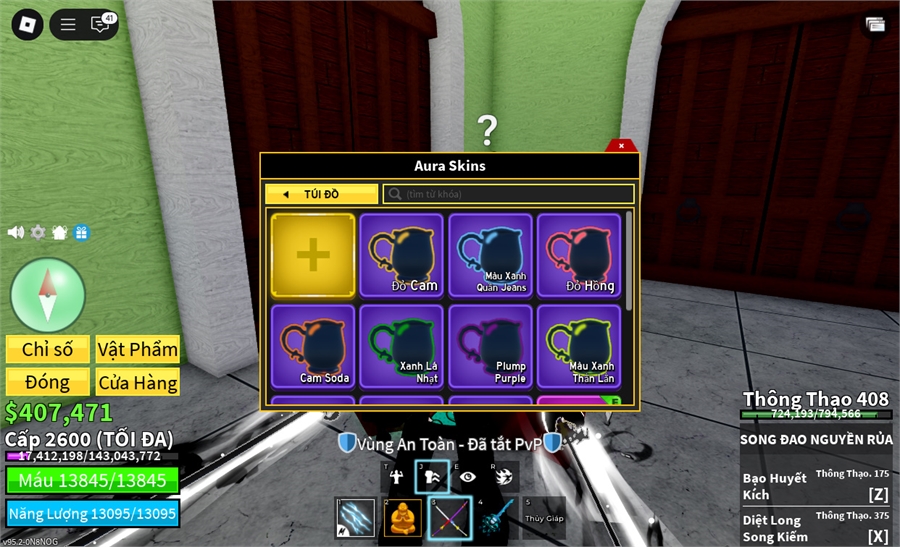Click the Đóng button
This screenshot has width=900, height=547.
tap(48, 382)
